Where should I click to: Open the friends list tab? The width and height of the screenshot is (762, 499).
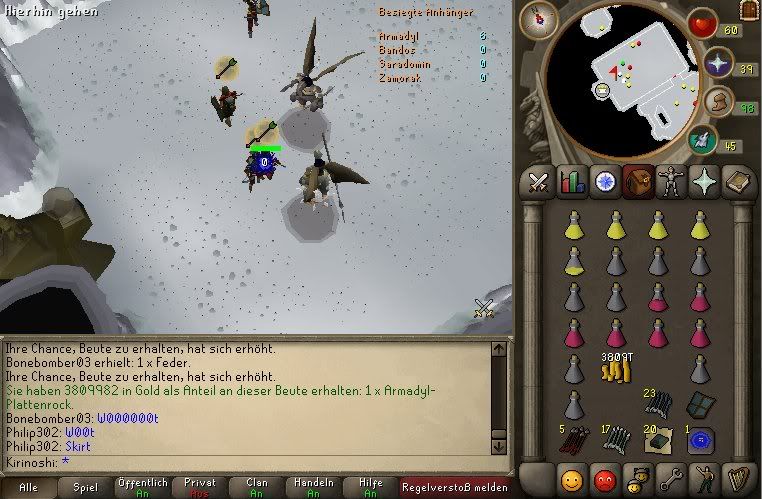pyautogui.click(x=573, y=477)
